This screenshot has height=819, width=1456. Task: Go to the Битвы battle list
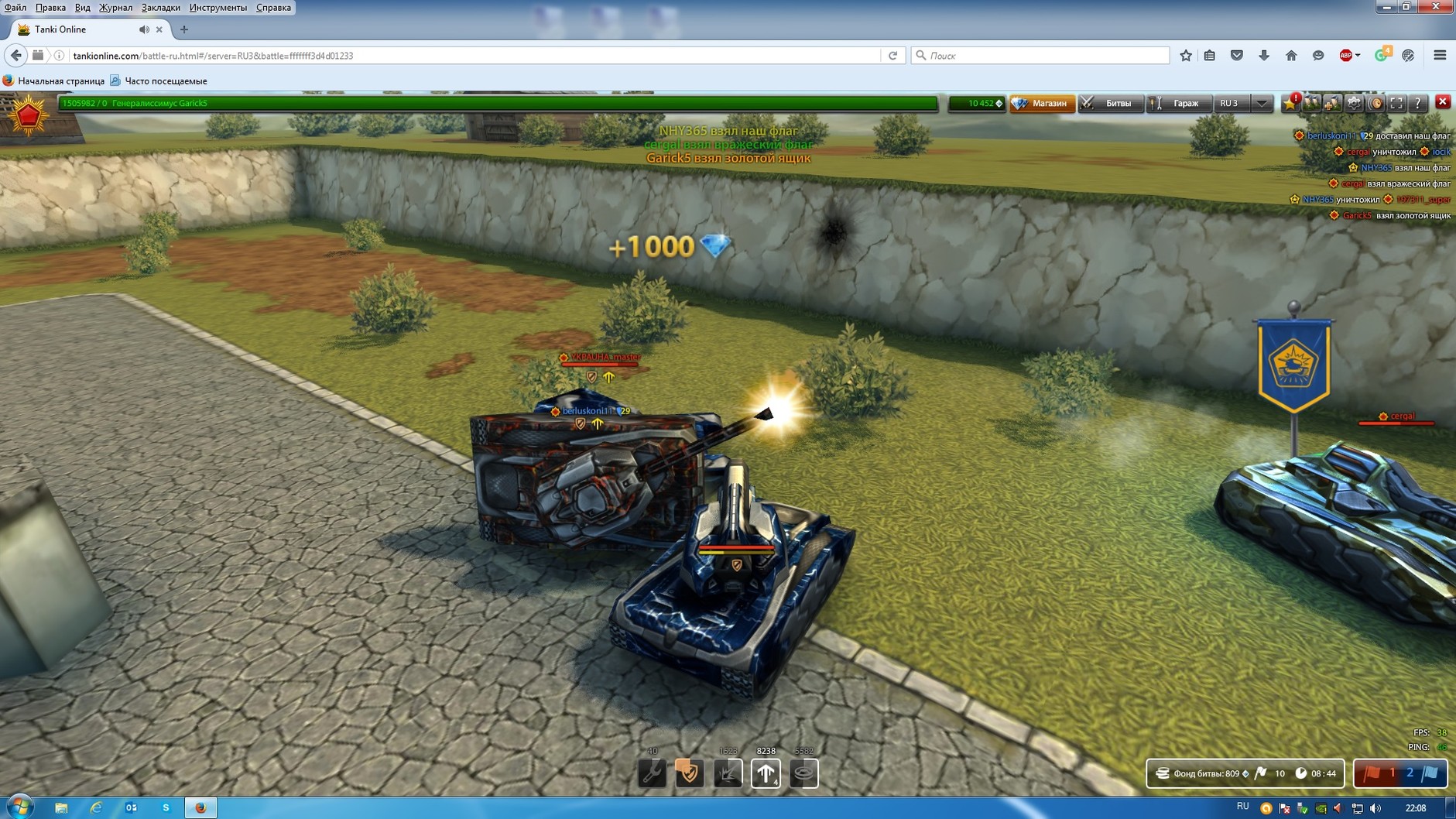pos(1111,103)
